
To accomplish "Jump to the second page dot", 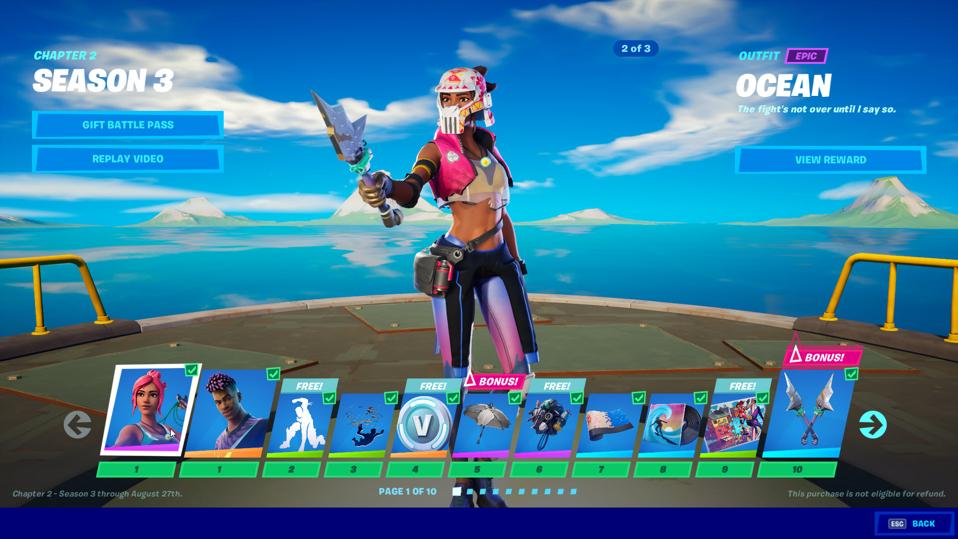I will (x=470, y=491).
